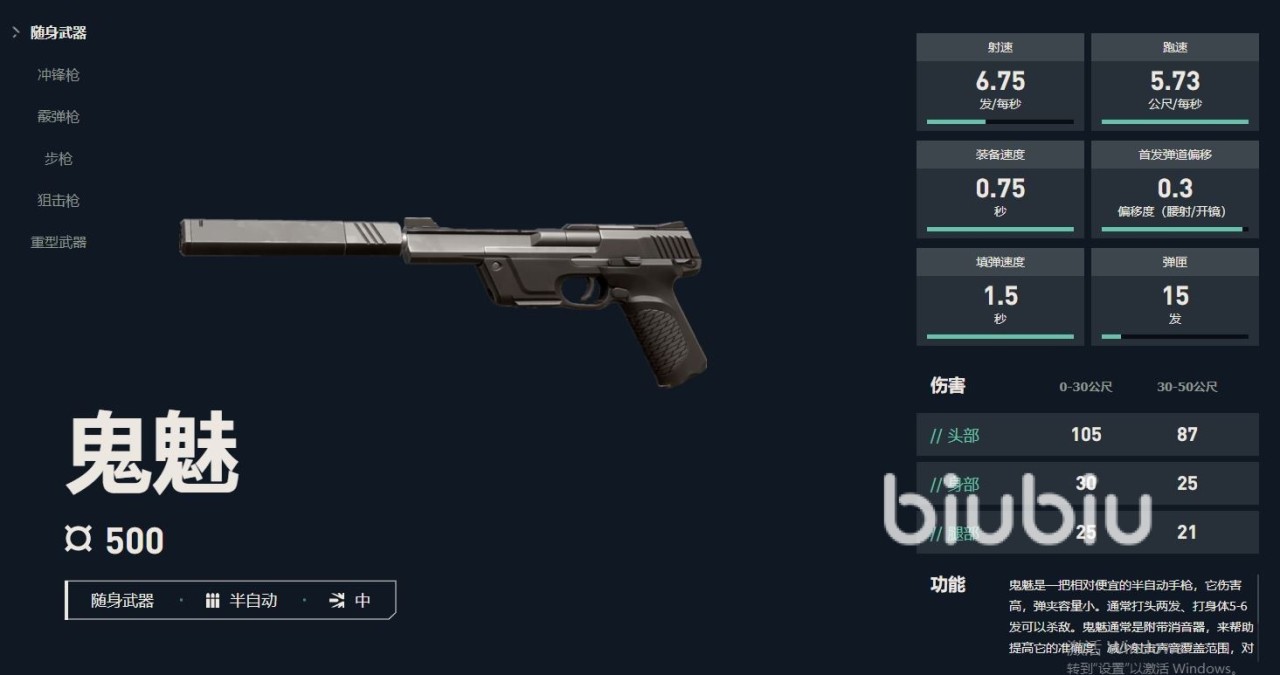Open the 霰弹枪 shotgun category
1280x675 pixels.
[x=58, y=117]
